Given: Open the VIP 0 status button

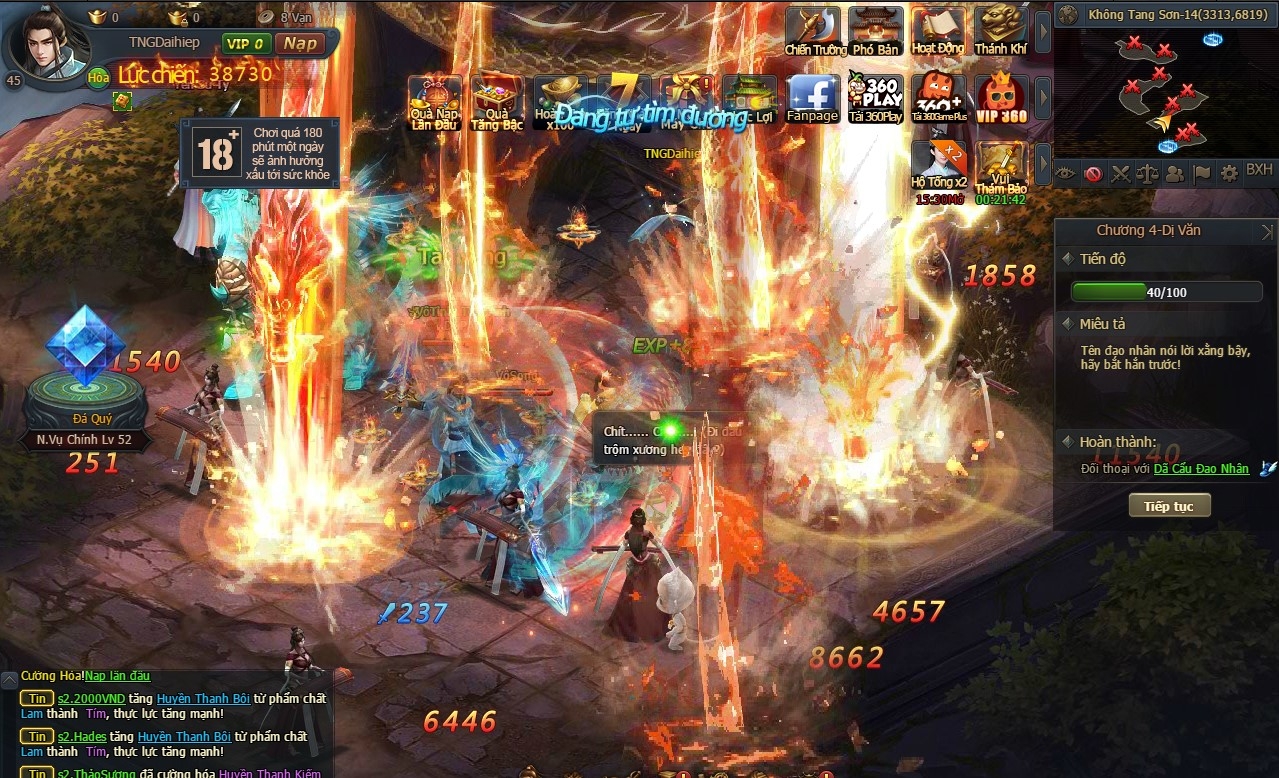Looking at the screenshot, I should [x=247, y=43].
